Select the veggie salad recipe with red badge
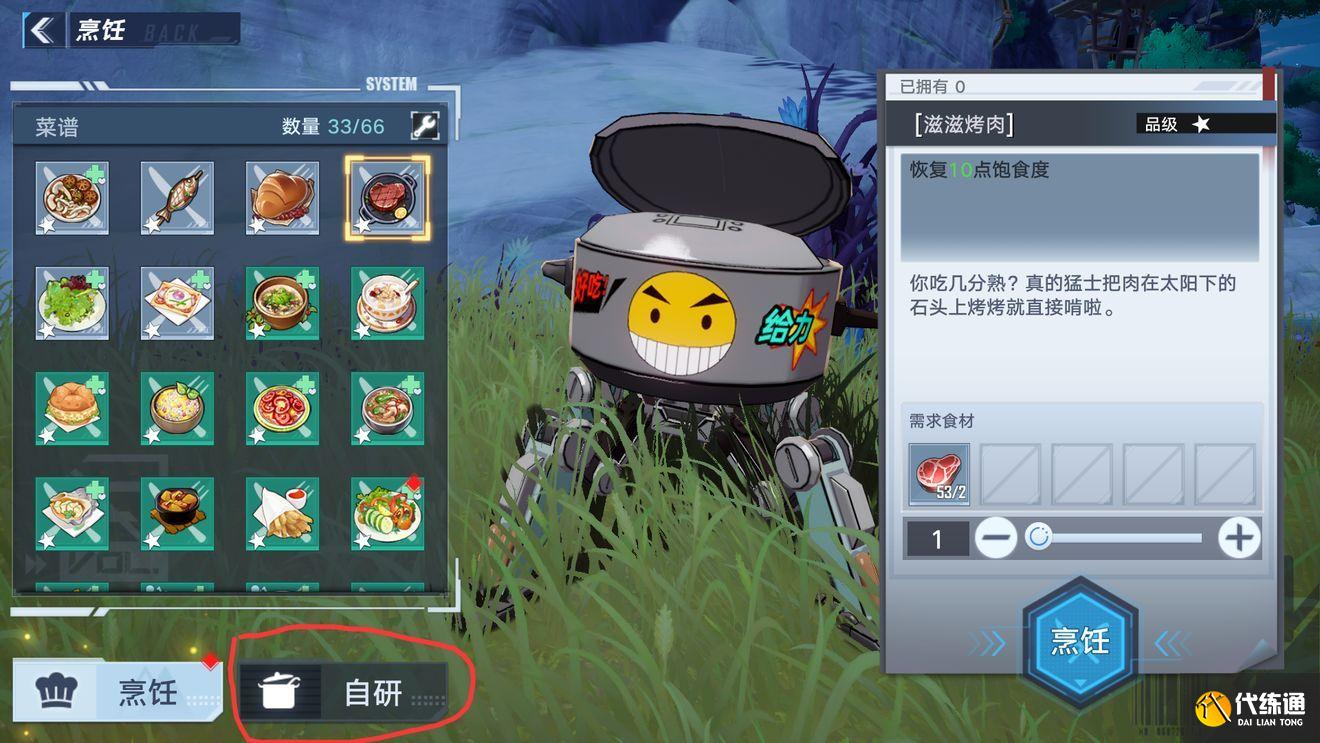Screen dimensions: 1320x743 387,512
